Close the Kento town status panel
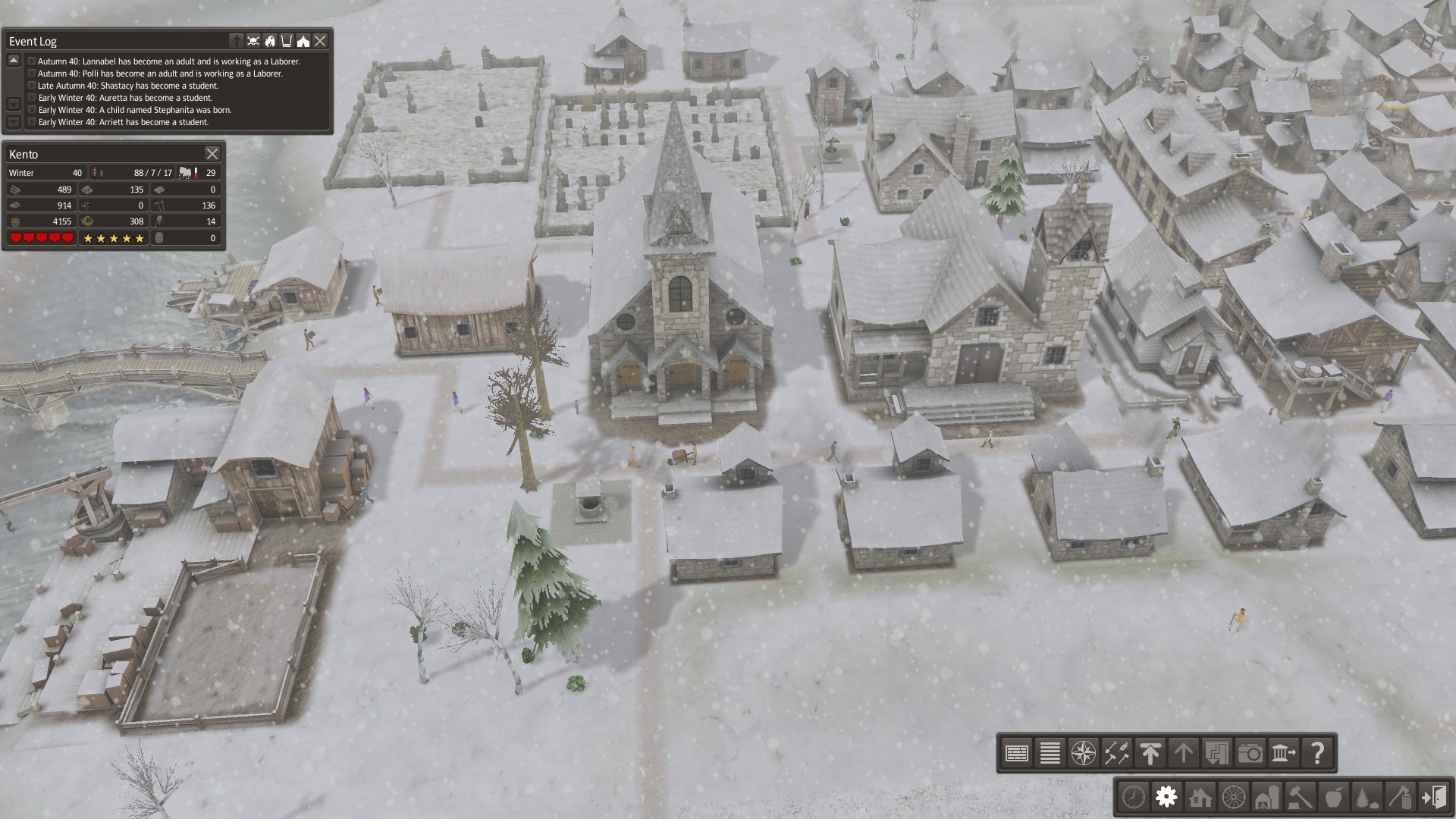This screenshot has height=819, width=1456. 212,154
